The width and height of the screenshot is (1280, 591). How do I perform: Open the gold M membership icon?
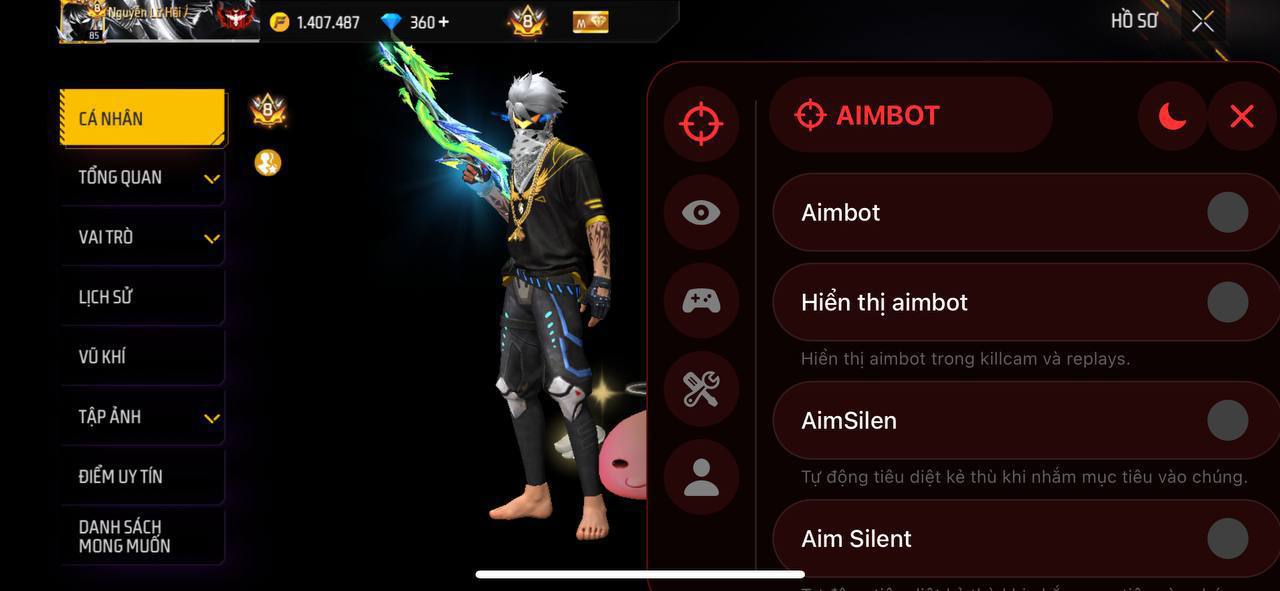coord(590,21)
